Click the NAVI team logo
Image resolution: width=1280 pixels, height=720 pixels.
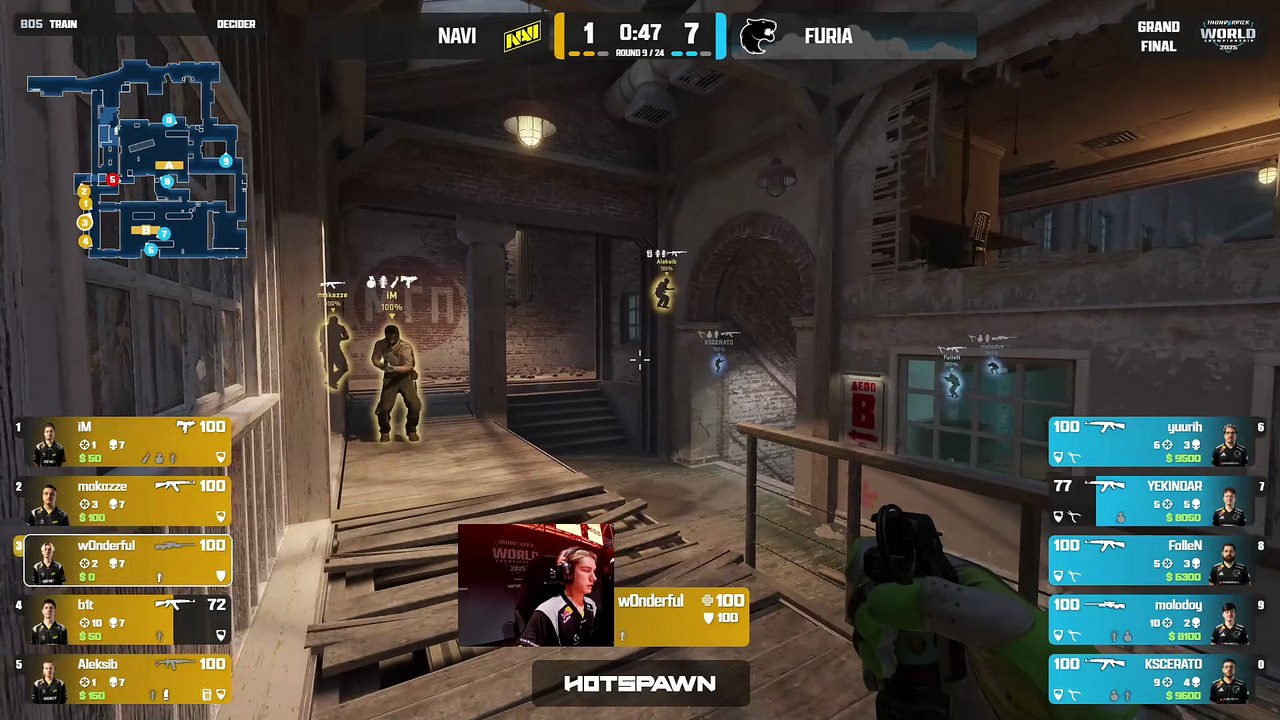522,37
